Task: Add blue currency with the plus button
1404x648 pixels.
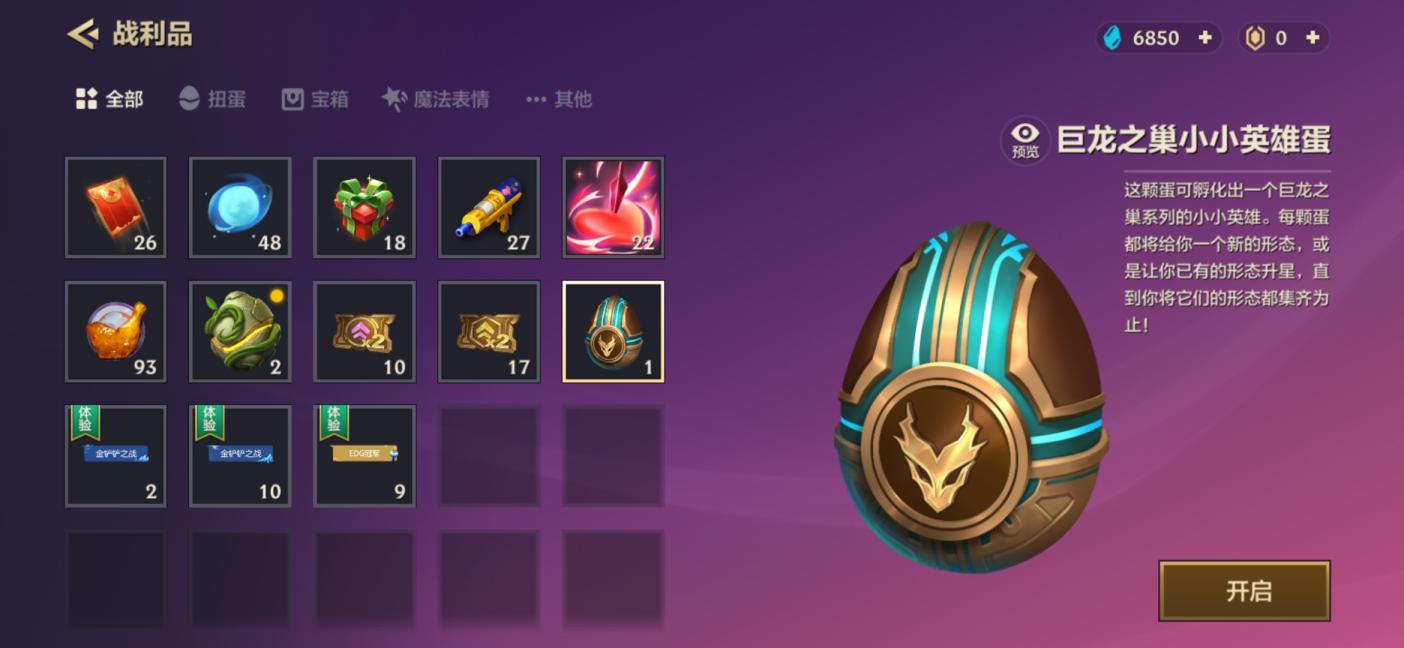Action: 1205,38
